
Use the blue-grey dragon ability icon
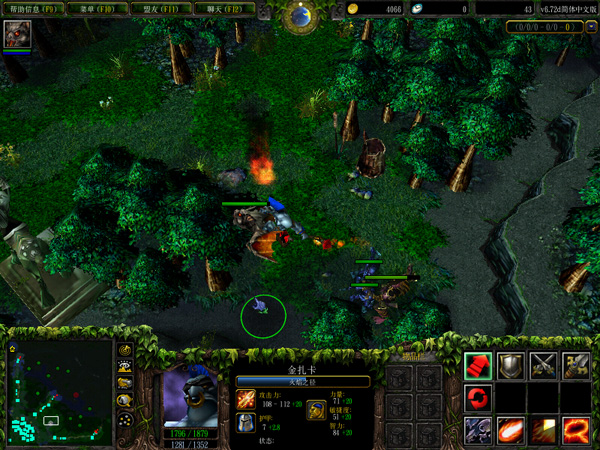[x=478, y=430]
